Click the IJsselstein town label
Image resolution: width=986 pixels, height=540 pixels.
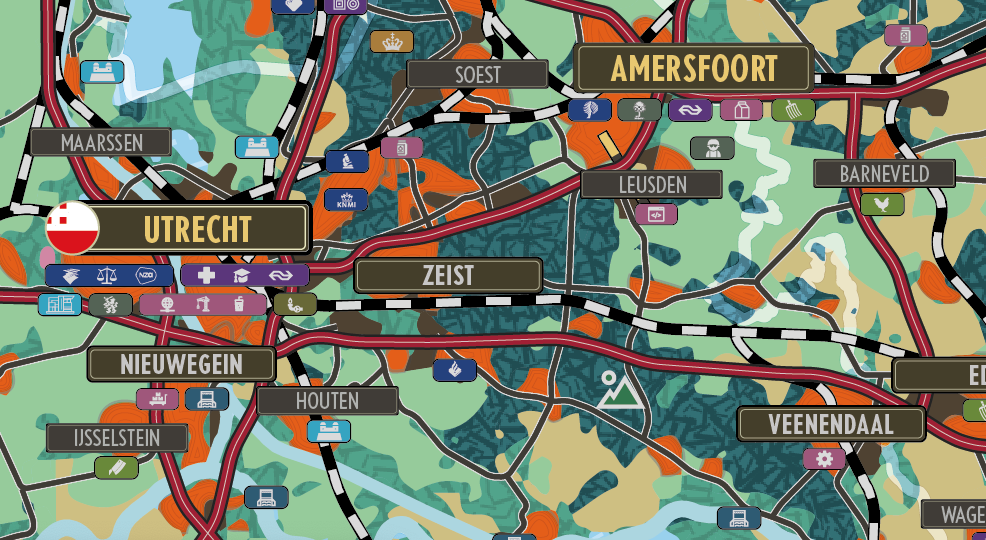(x=117, y=438)
